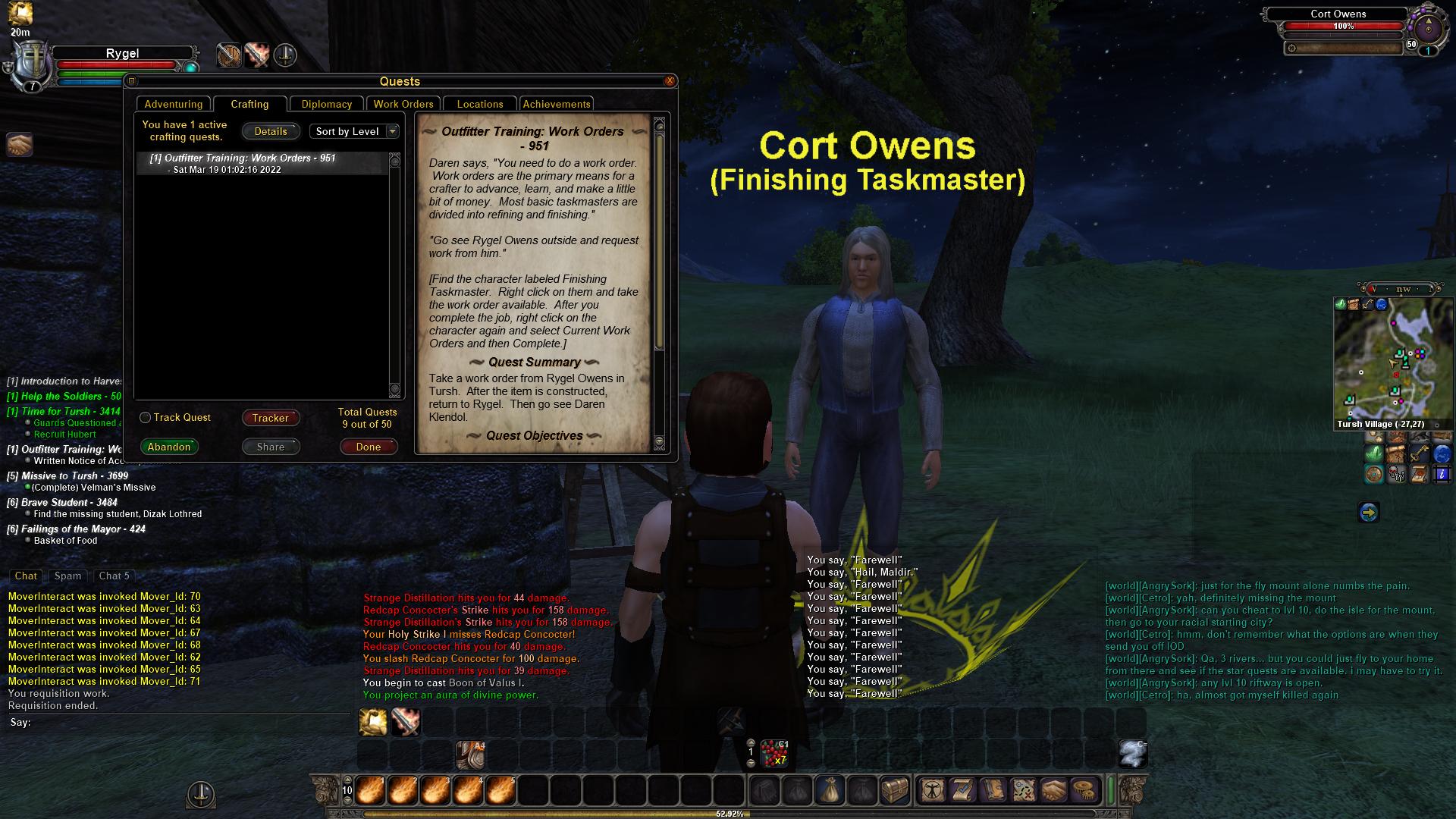The width and height of the screenshot is (1456, 819).
Task: Click the yellow arrow button below minimap
Action: pyautogui.click(x=1368, y=513)
